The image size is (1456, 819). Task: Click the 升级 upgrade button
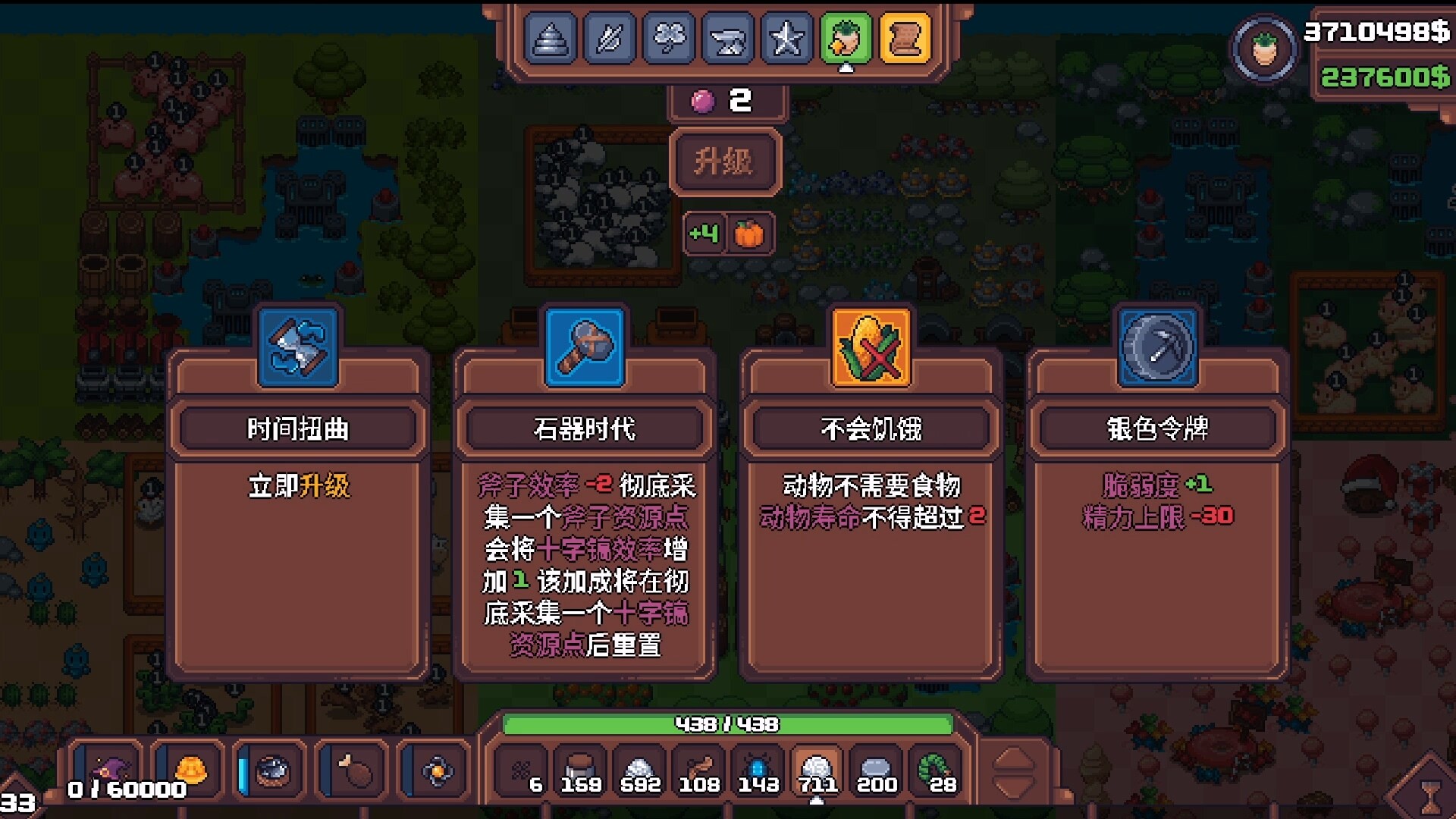(725, 162)
